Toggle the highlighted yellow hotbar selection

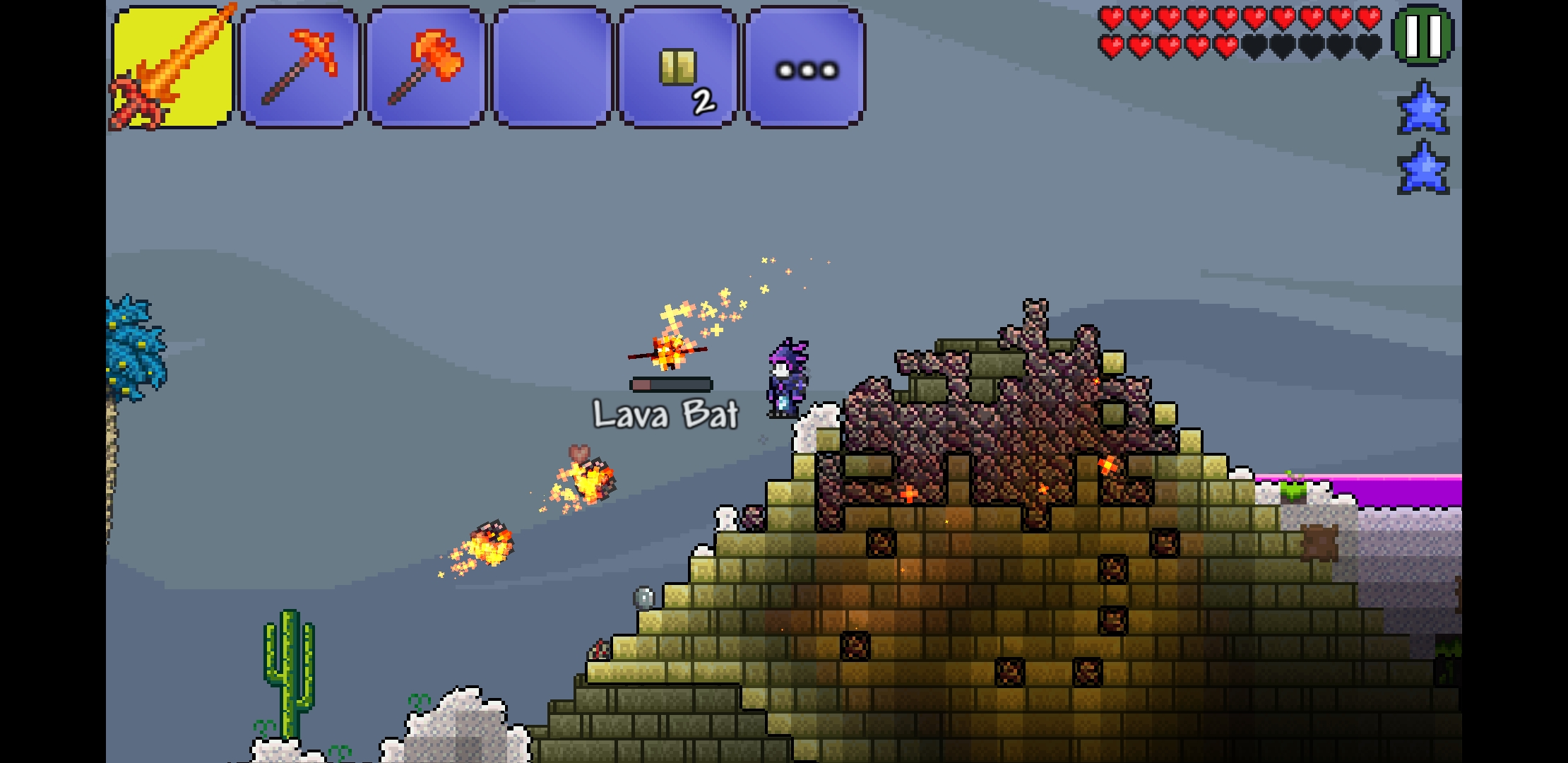(172, 67)
